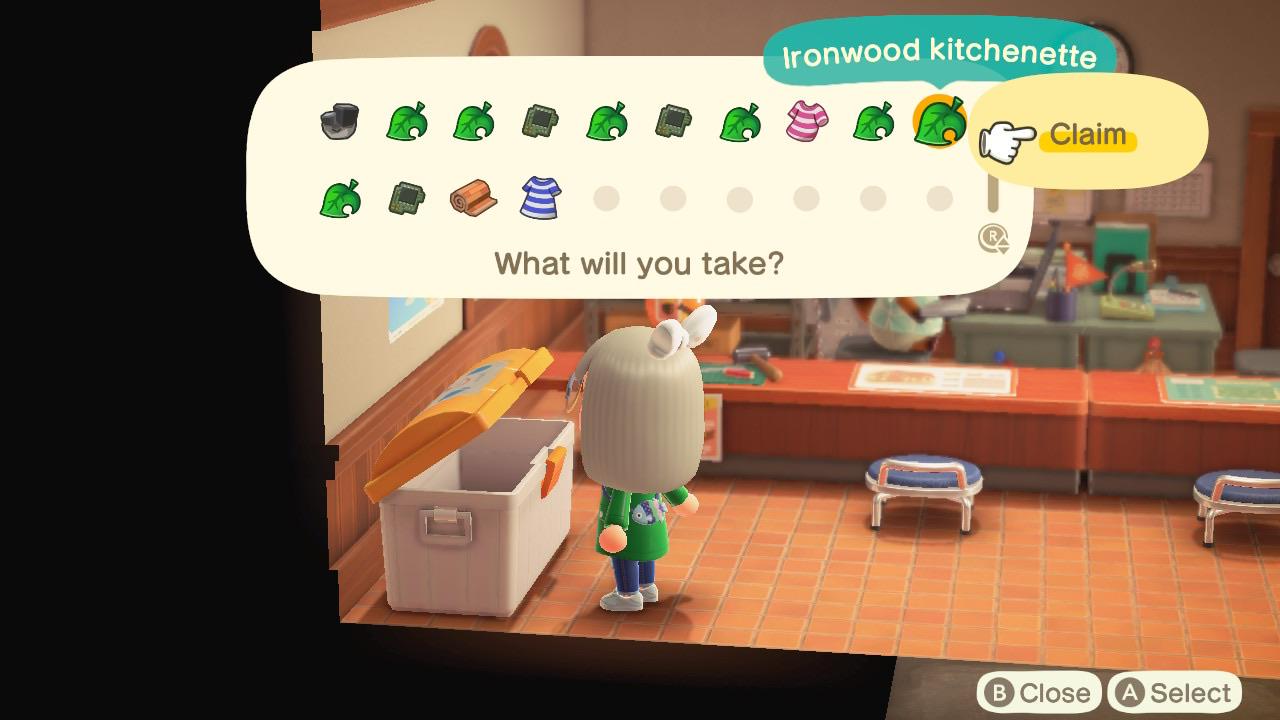Click the wood lumber item in second row

472,197
